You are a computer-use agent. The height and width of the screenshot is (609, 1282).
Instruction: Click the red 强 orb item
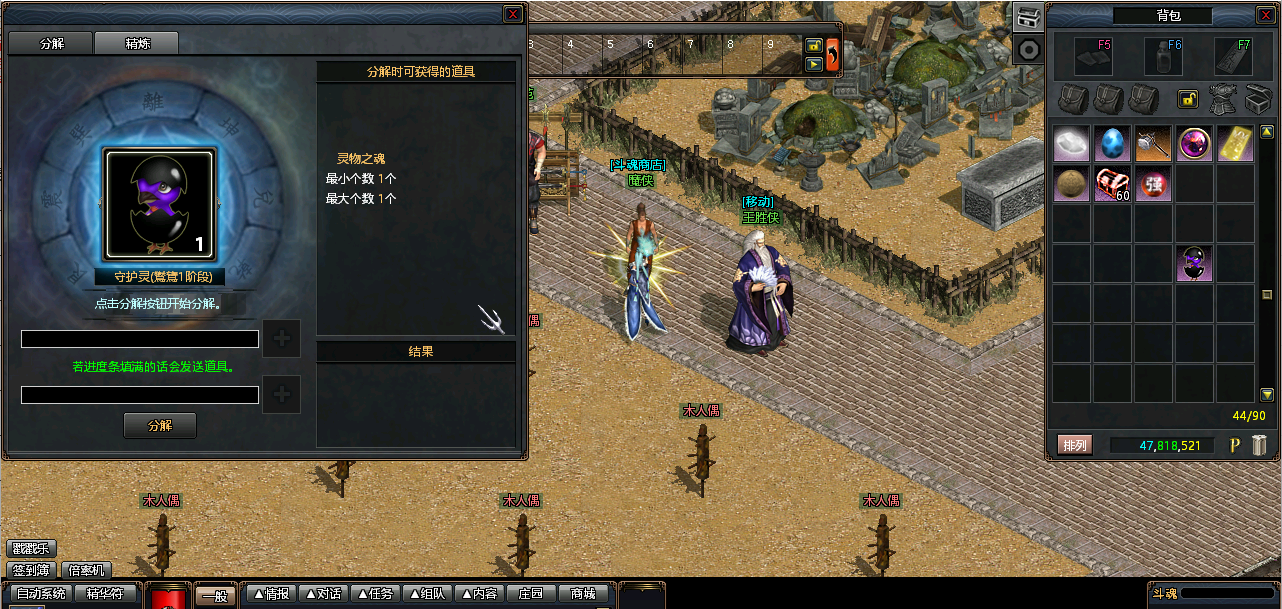coord(1153,185)
